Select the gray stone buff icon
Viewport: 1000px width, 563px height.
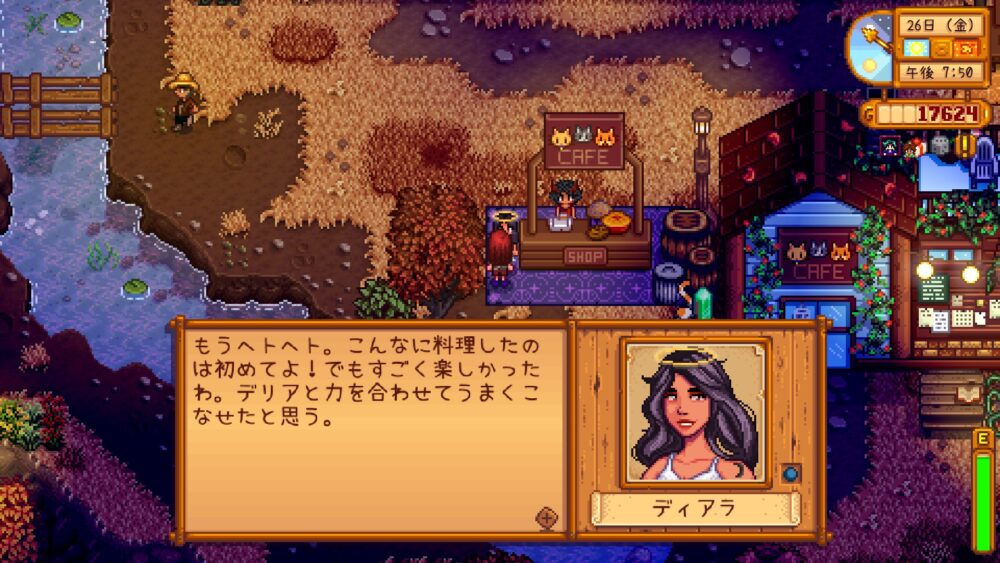point(939,146)
